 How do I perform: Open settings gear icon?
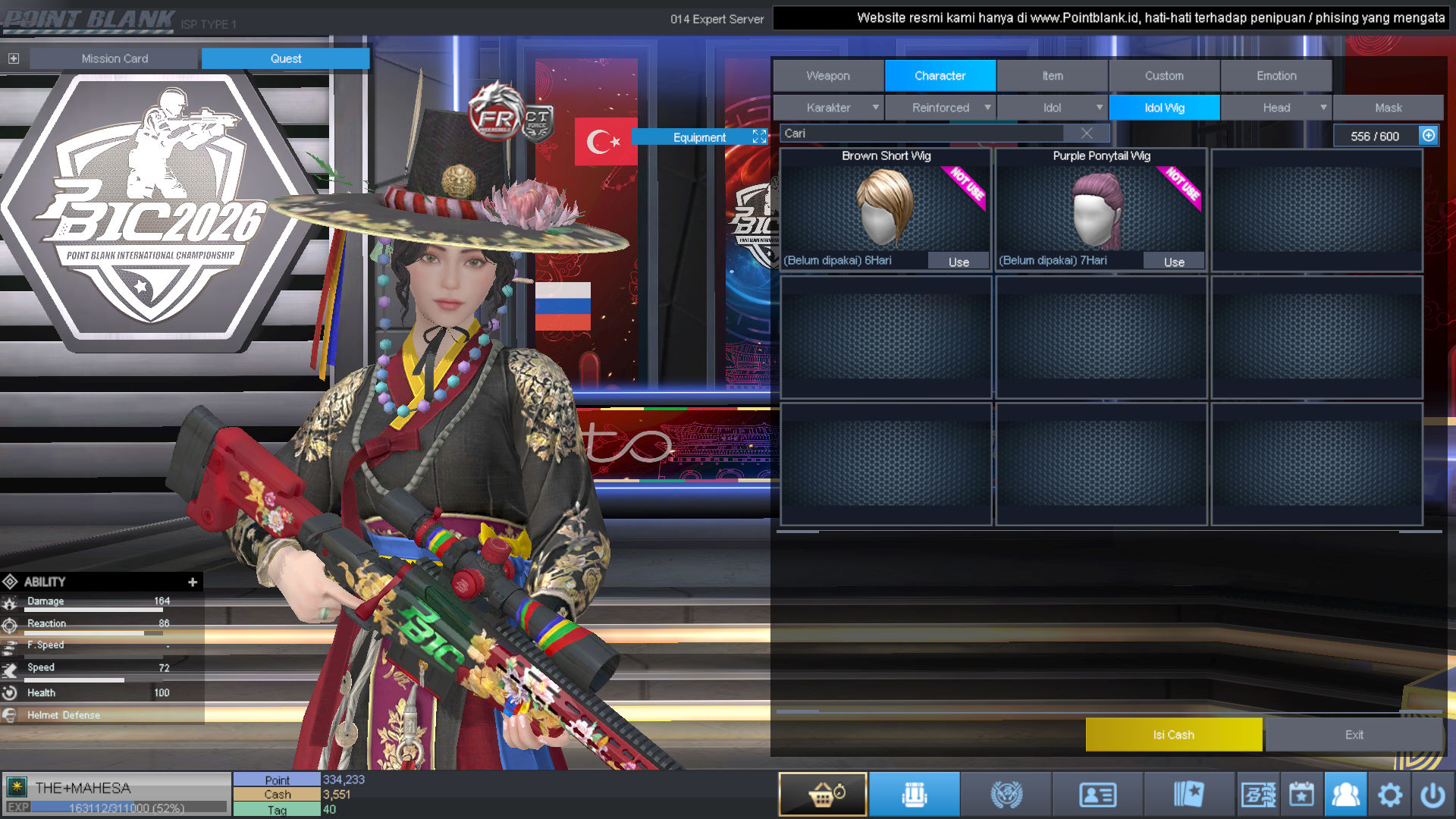point(1390,795)
